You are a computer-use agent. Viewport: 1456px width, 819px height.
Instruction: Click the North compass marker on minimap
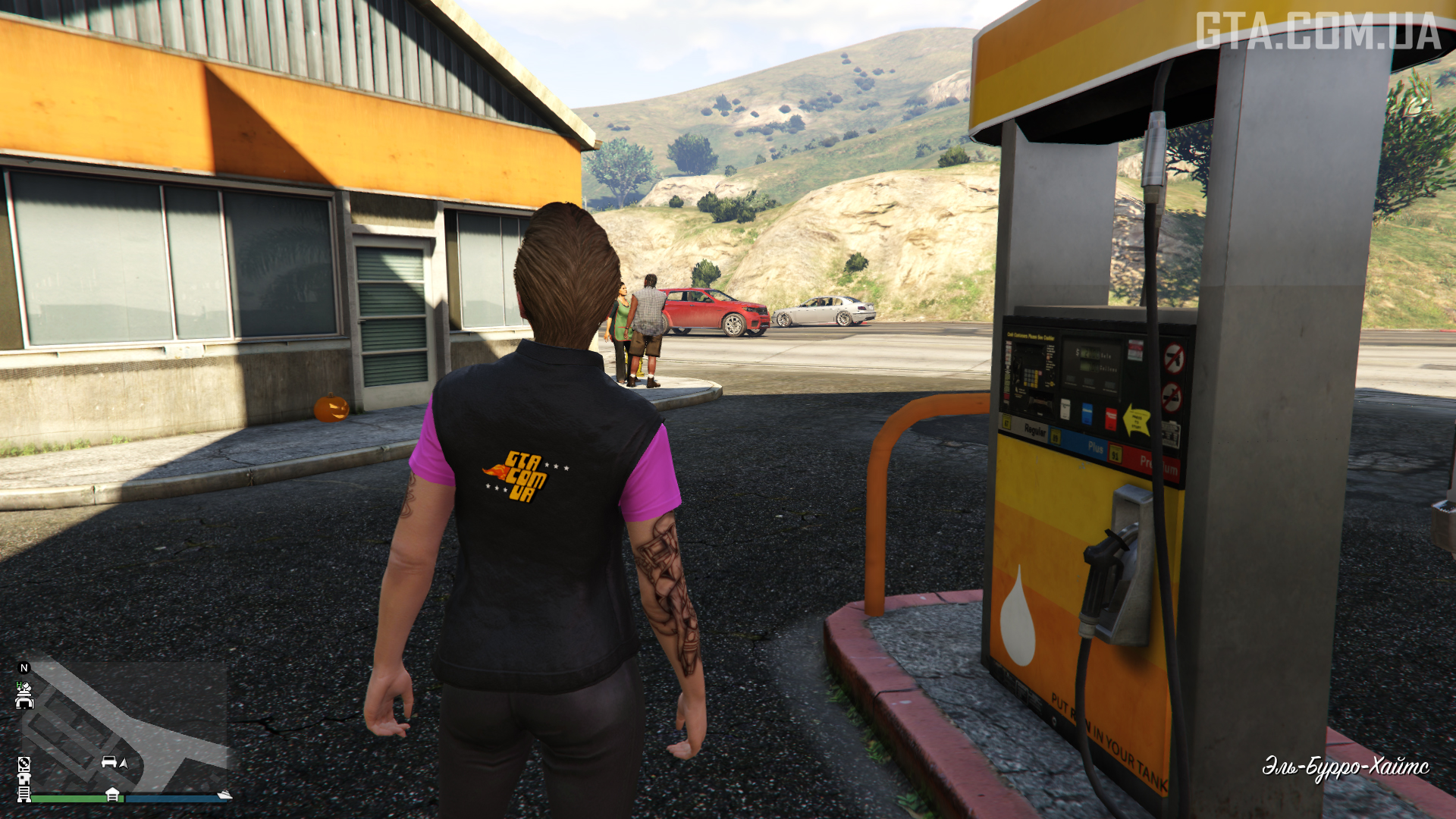pos(24,668)
